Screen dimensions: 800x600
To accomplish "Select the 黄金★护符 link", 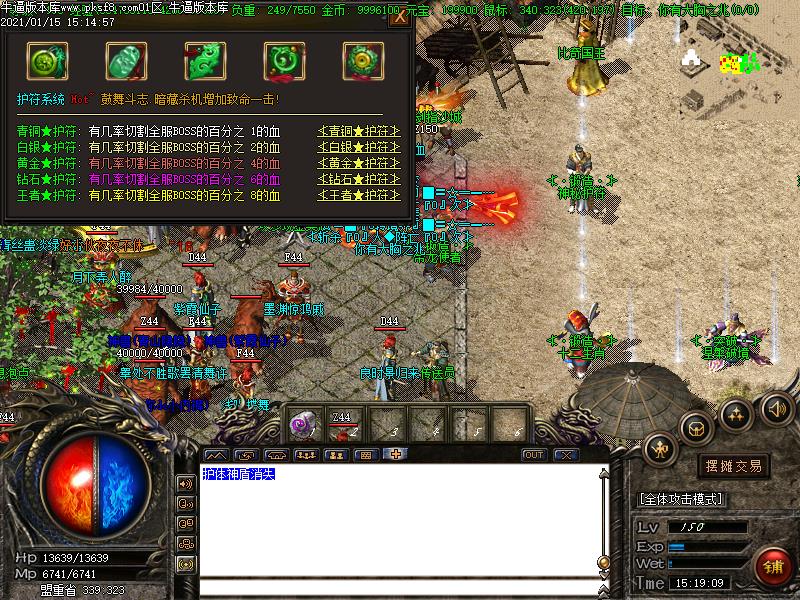I will [x=358, y=163].
